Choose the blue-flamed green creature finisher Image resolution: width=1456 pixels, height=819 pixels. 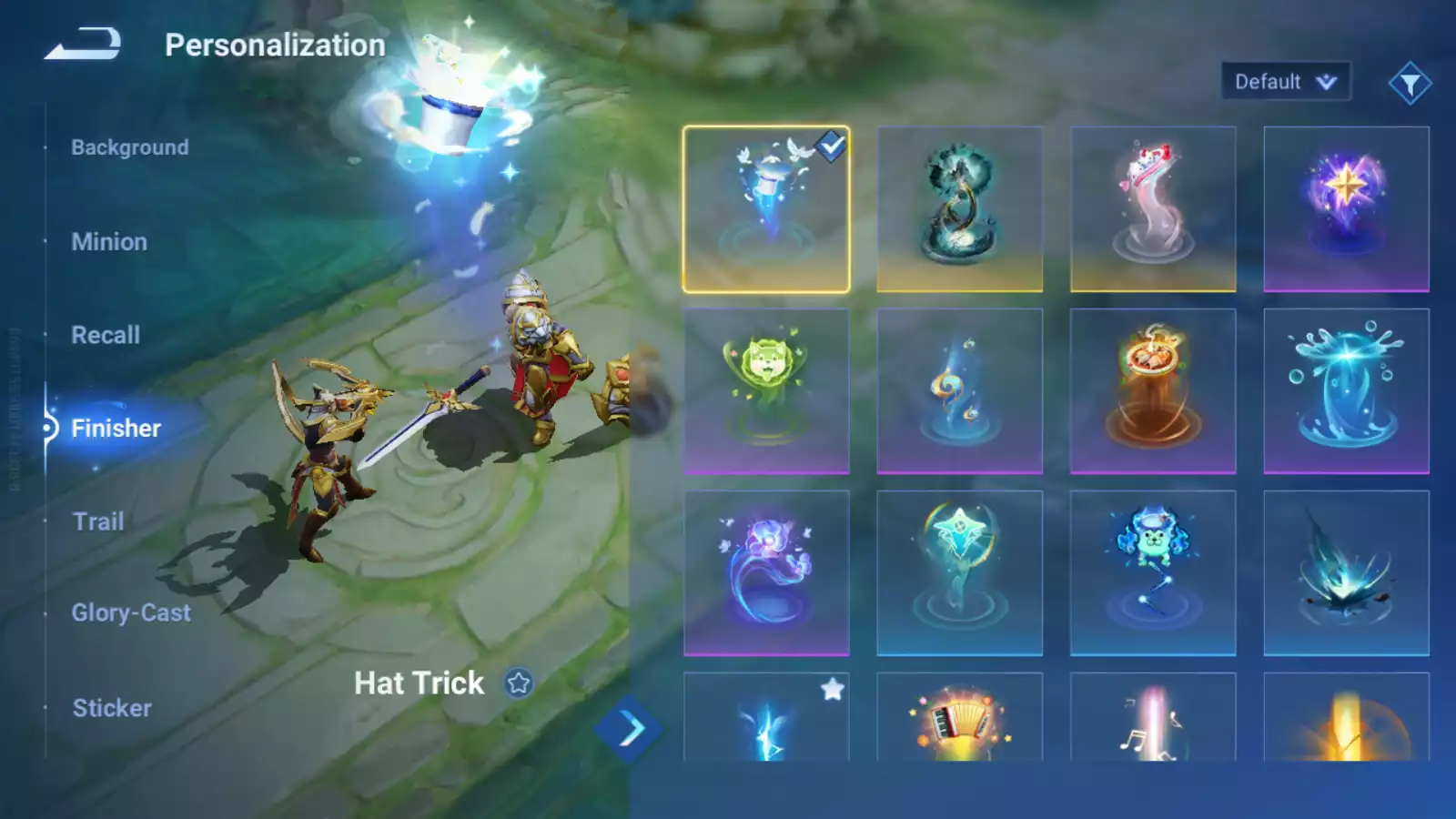coord(1152,573)
